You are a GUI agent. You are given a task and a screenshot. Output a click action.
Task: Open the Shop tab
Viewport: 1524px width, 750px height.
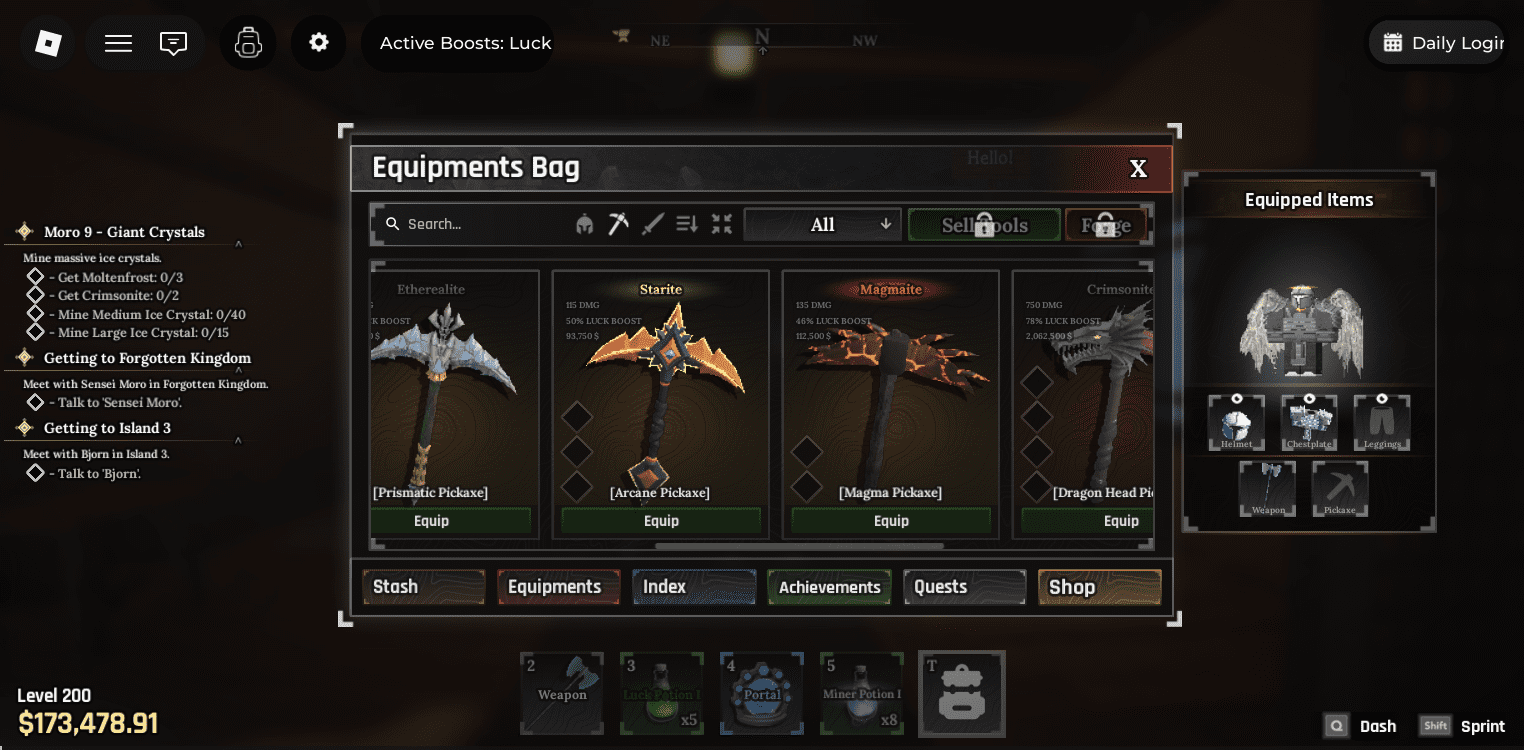point(1099,587)
